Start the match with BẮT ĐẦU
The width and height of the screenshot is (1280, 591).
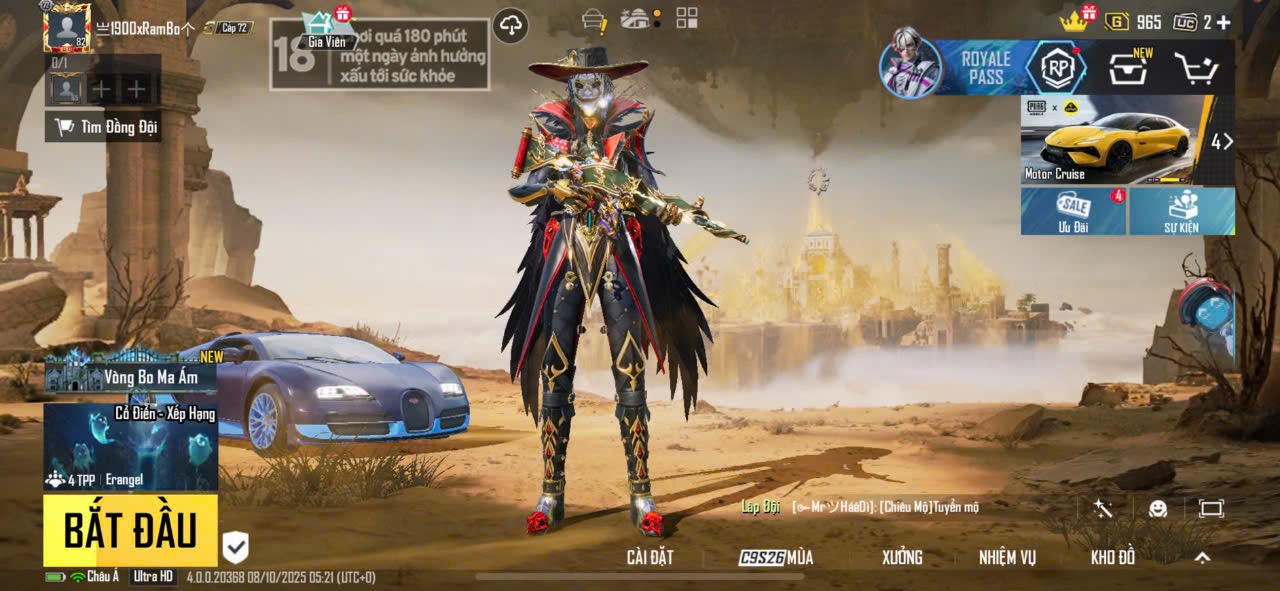[130, 531]
